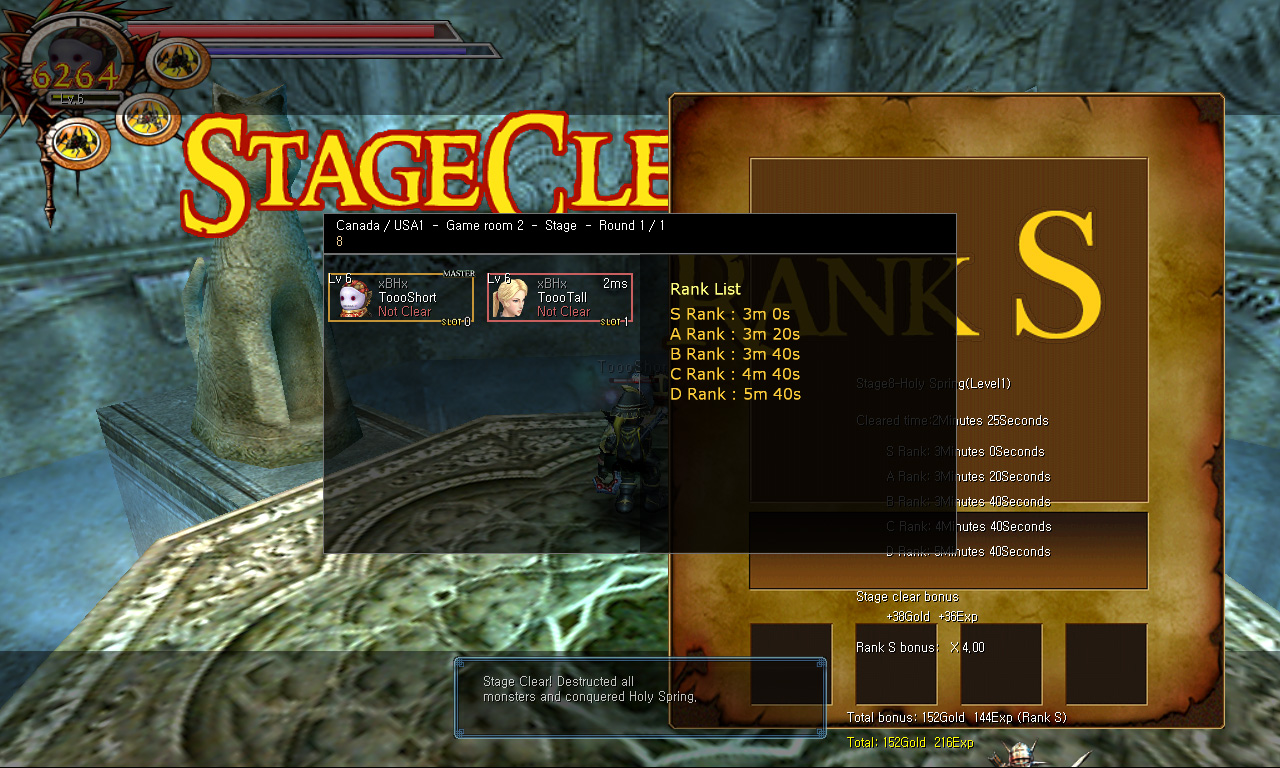
Task: Click the skull-faced character portrait
Action: tap(354, 298)
